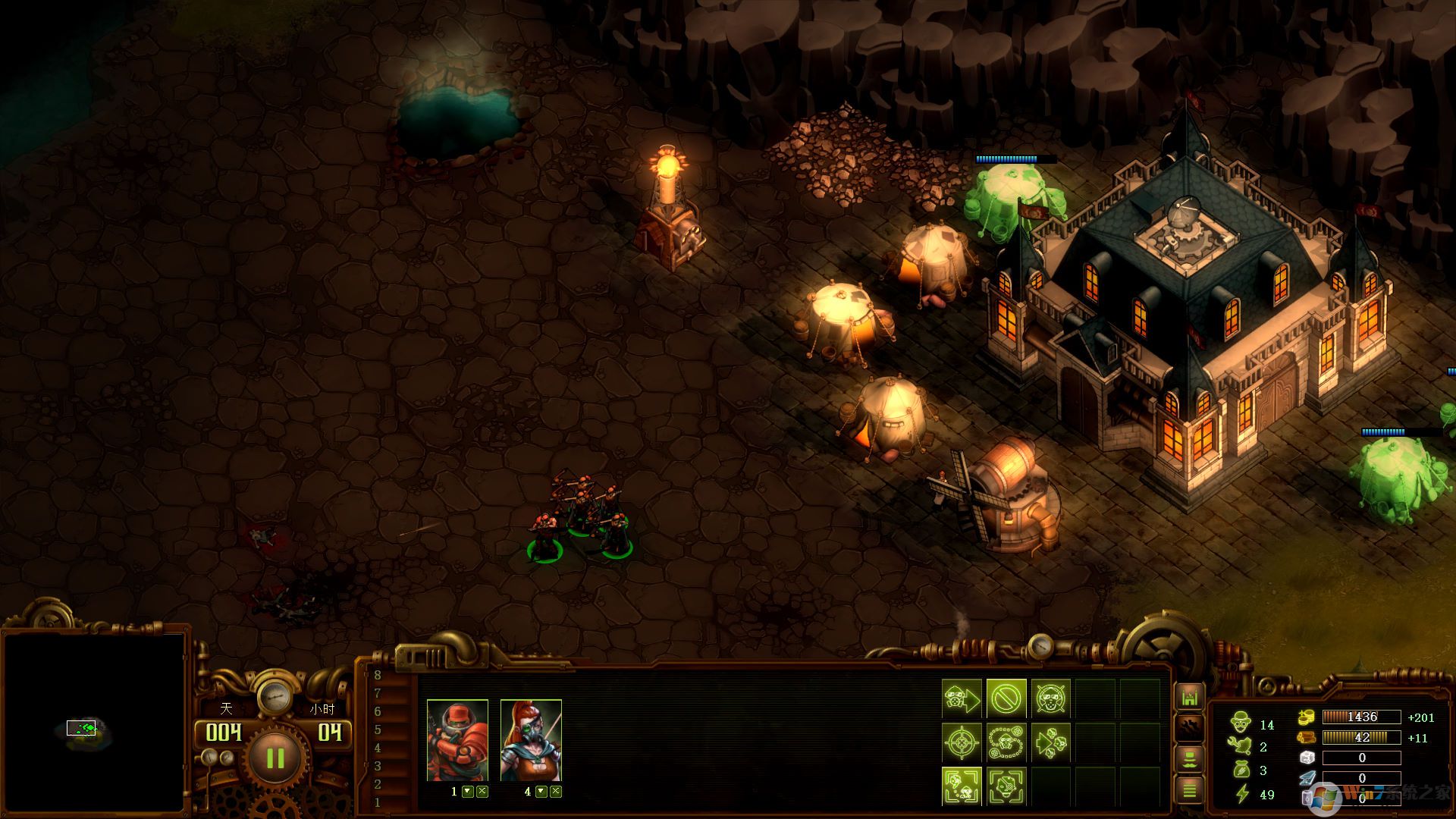The image size is (1456, 819).
Task: Issue the stop command to selected units
Action: click(x=1006, y=698)
